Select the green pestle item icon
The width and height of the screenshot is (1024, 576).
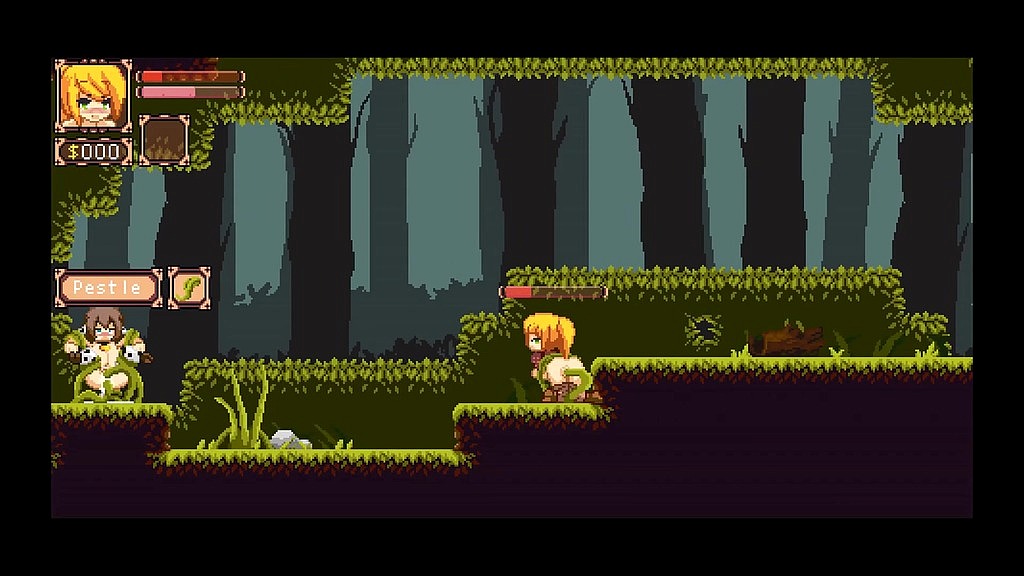tap(188, 288)
